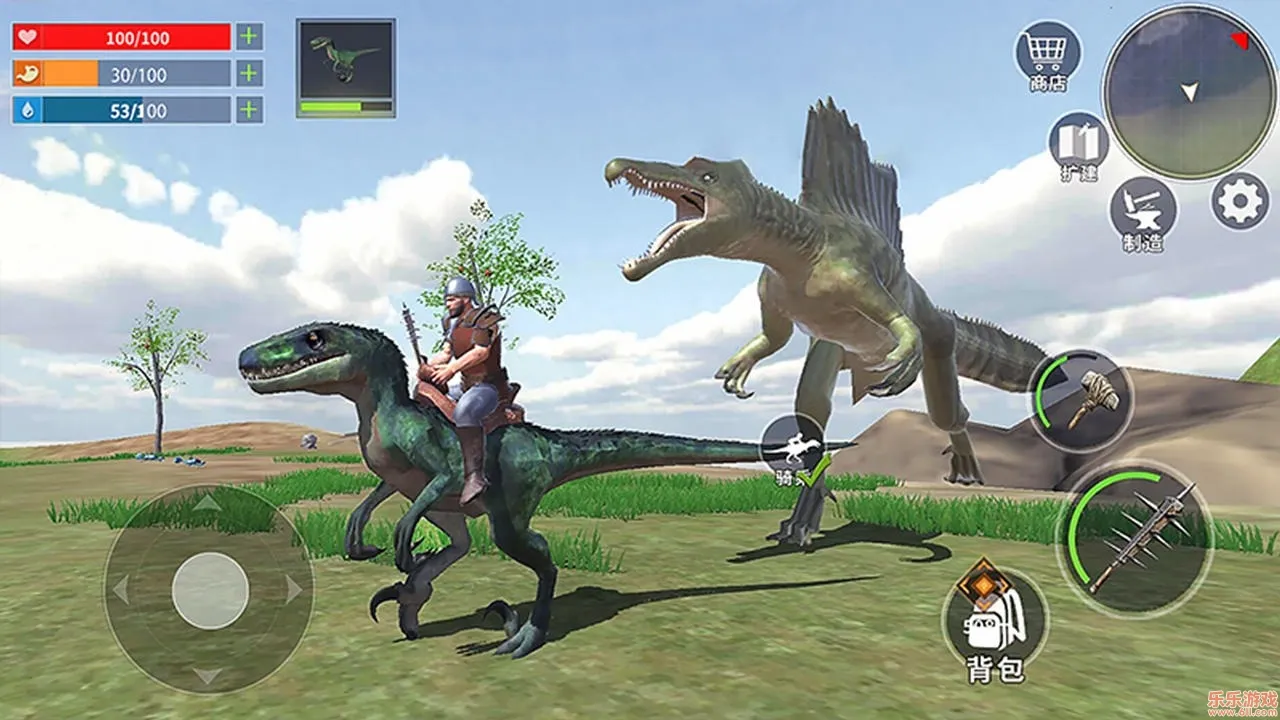
Task: Tap the virtual joystick's up arrow
Action: coord(208,503)
